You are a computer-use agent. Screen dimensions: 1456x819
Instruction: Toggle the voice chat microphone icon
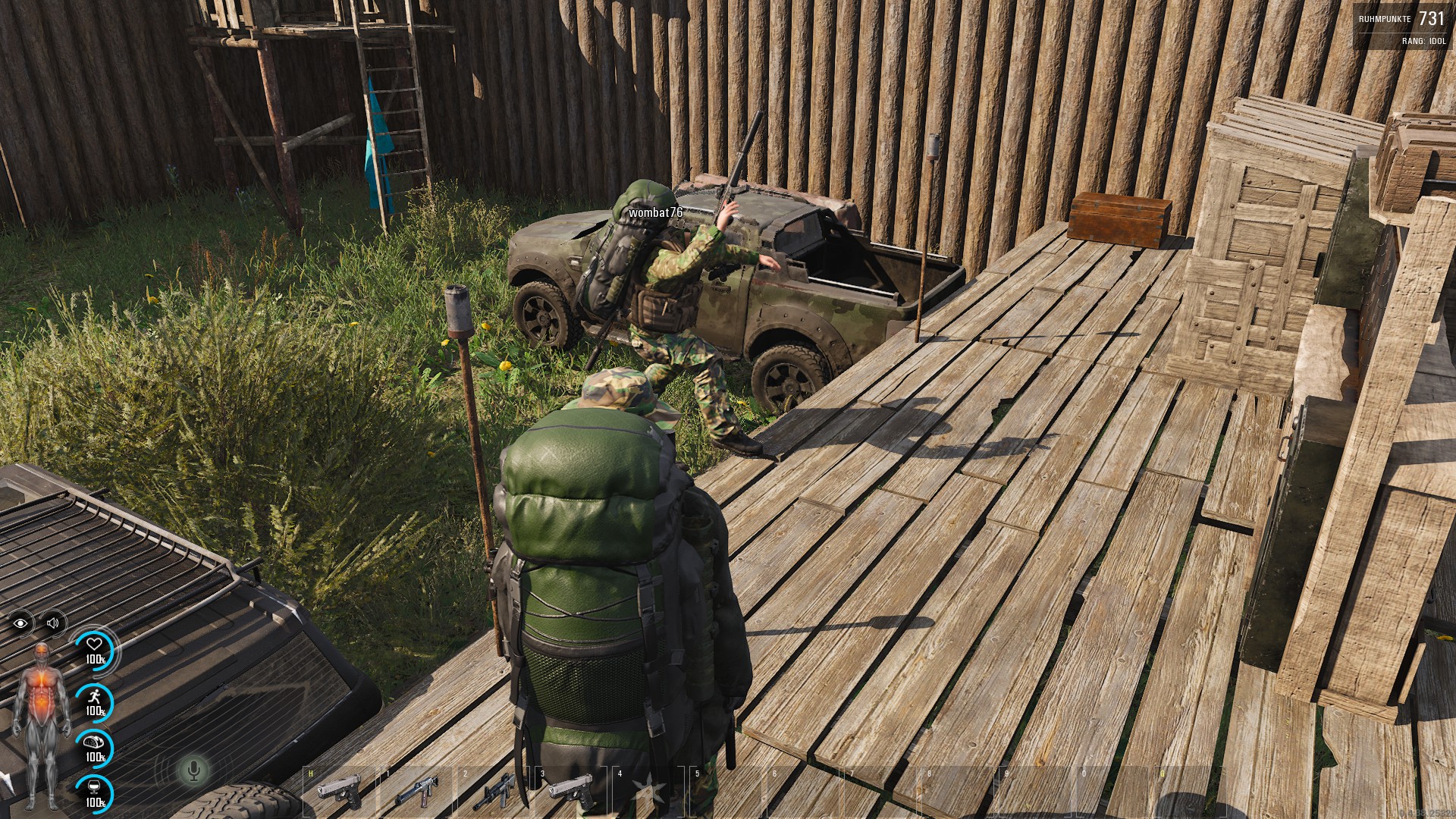193,771
